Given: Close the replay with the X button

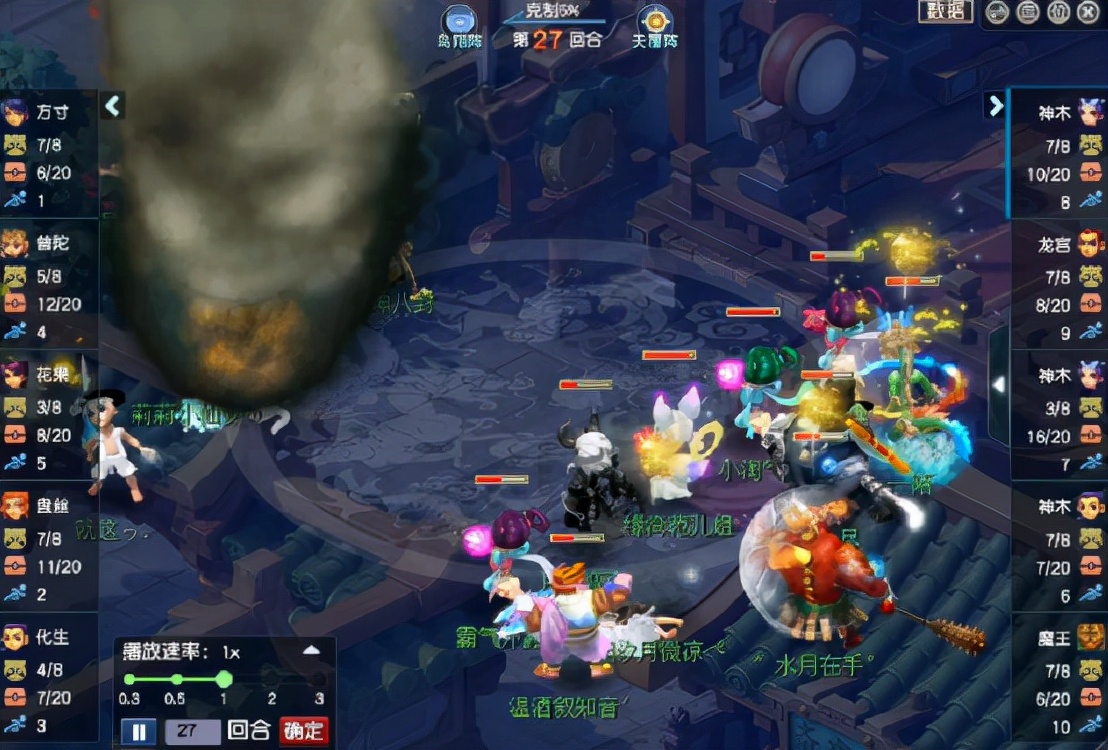Looking at the screenshot, I should [1089, 12].
